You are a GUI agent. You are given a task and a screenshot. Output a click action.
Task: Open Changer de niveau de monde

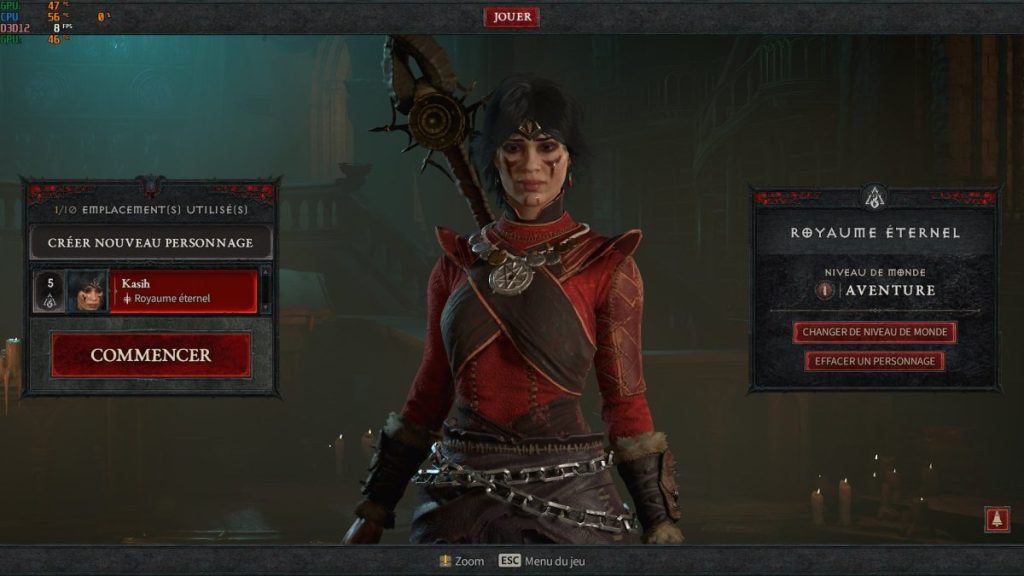click(x=875, y=332)
